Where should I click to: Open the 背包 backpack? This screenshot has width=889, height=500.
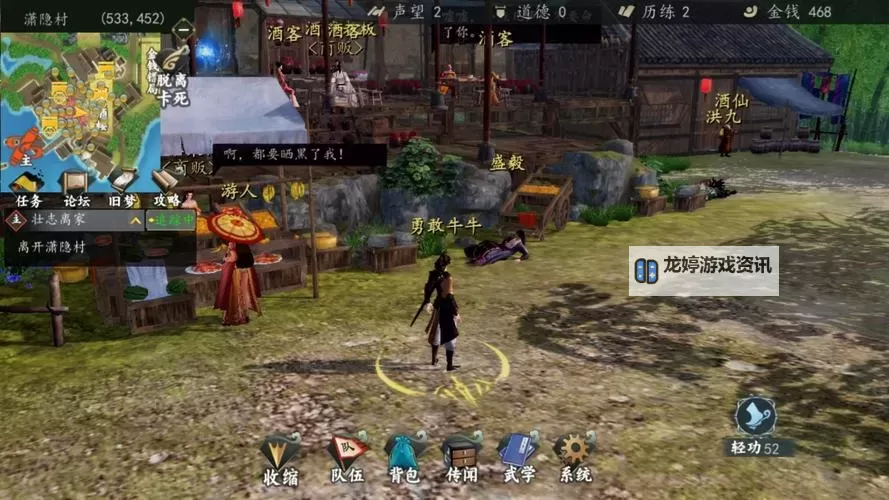[403, 457]
